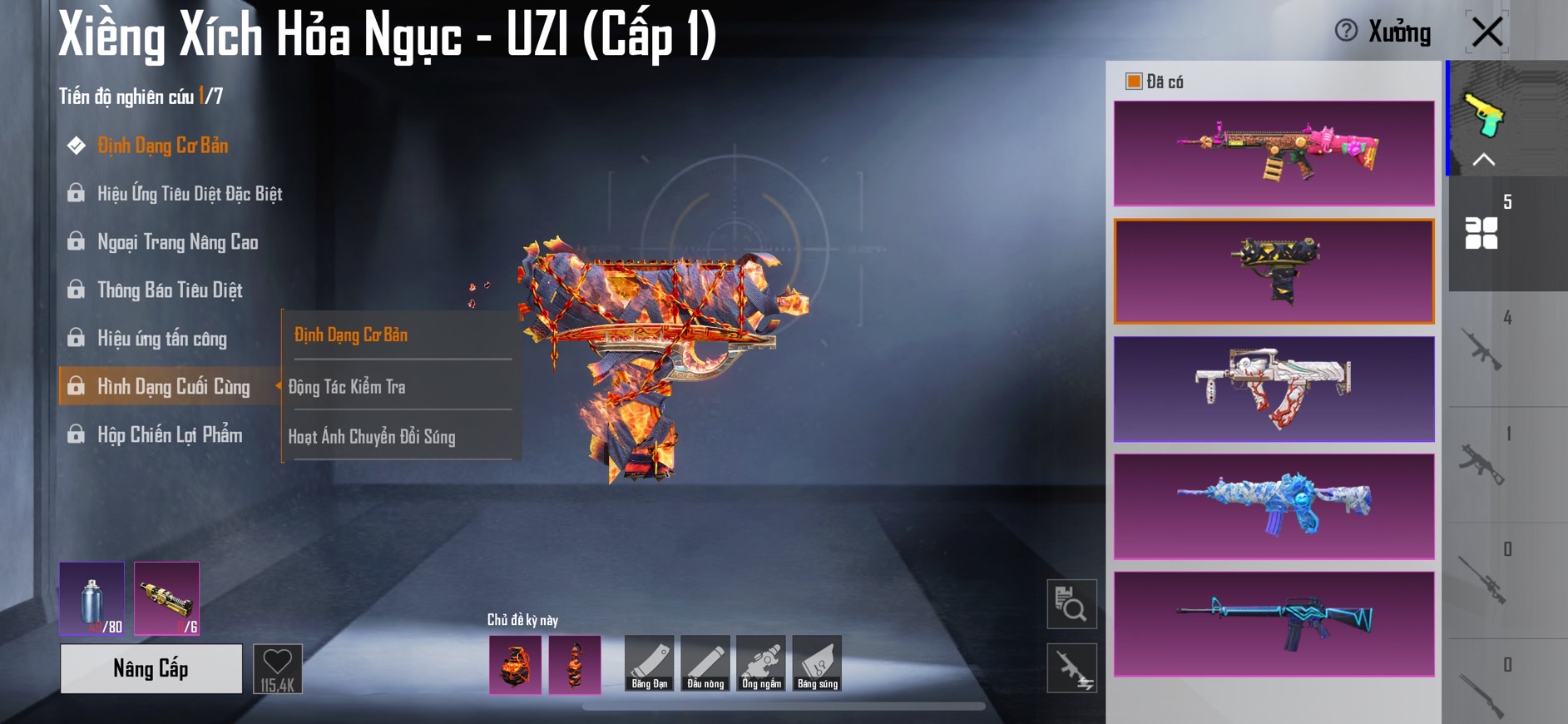Close the weapon upgrade screen
Viewport: 1568px width, 724px height.
[1486, 32]
